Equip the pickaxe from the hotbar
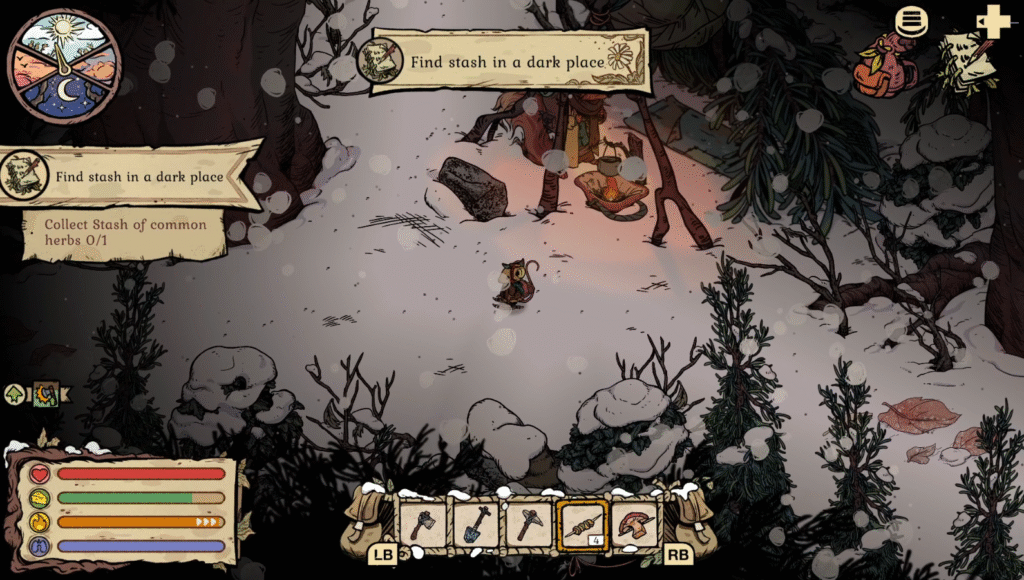Screen dimensions: 1024x580 [x=529, y=523]
